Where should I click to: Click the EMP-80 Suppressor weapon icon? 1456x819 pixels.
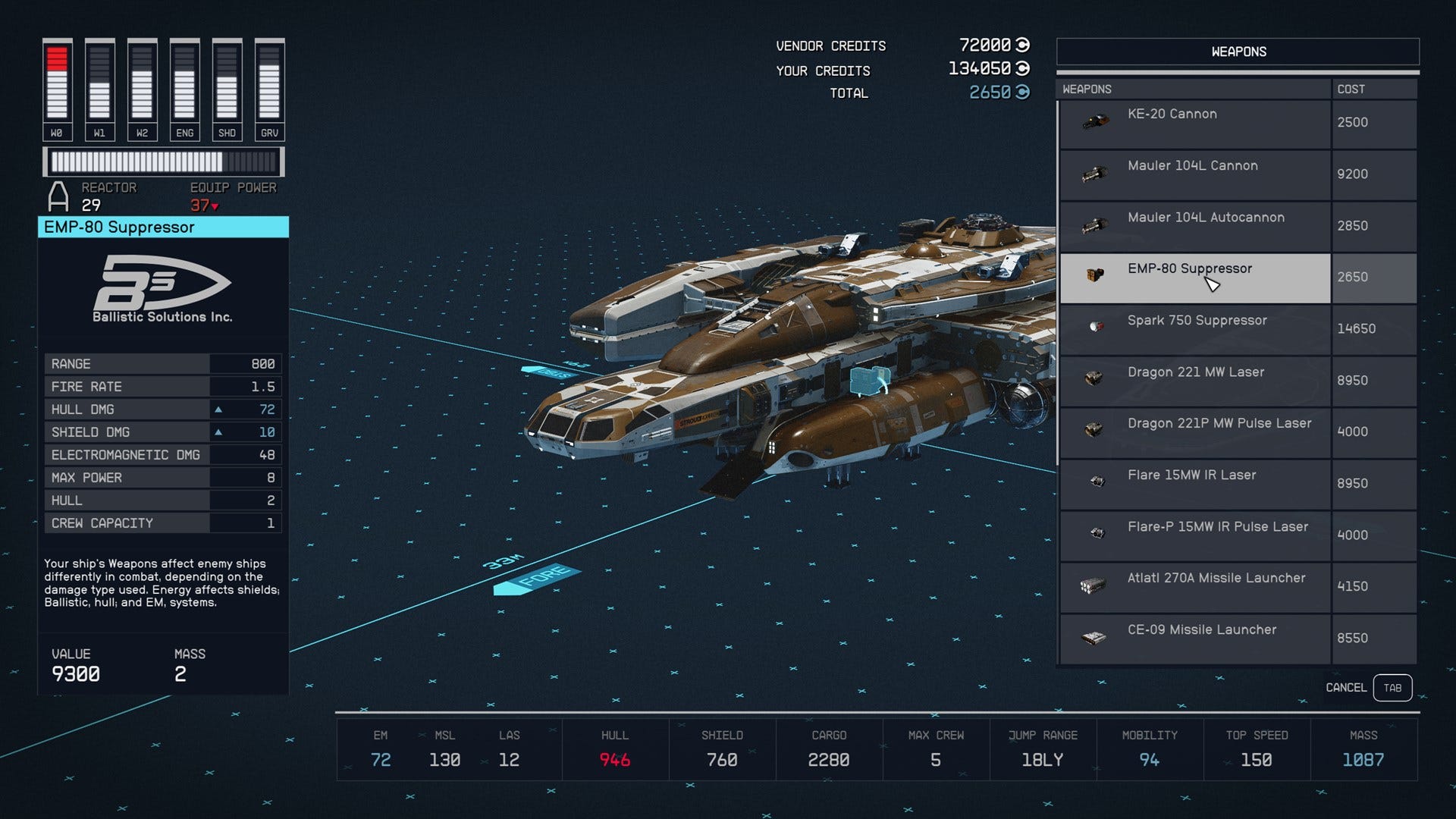click(x=1094, y=277)
